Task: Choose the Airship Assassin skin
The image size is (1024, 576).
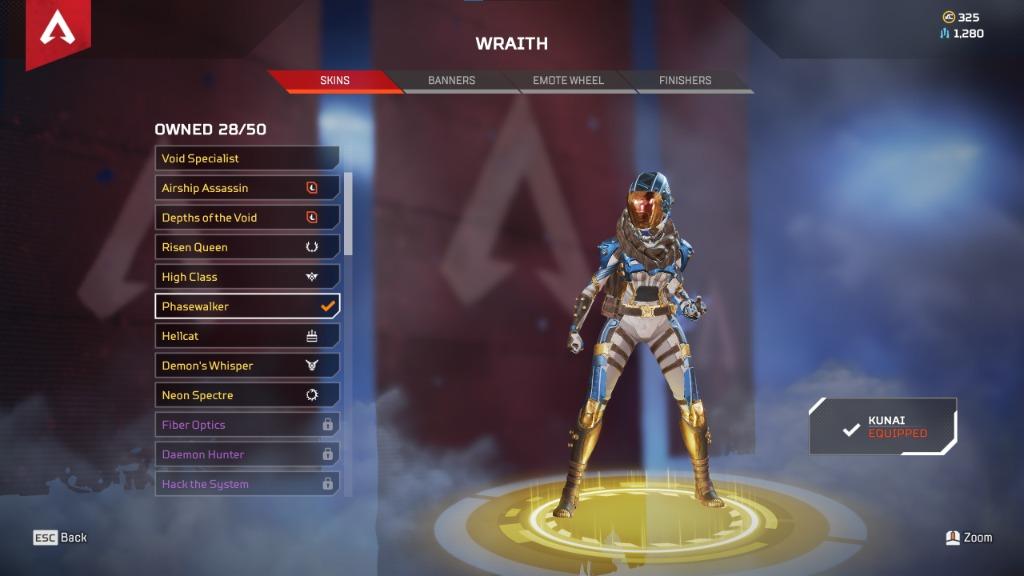Action: [247, 188]
